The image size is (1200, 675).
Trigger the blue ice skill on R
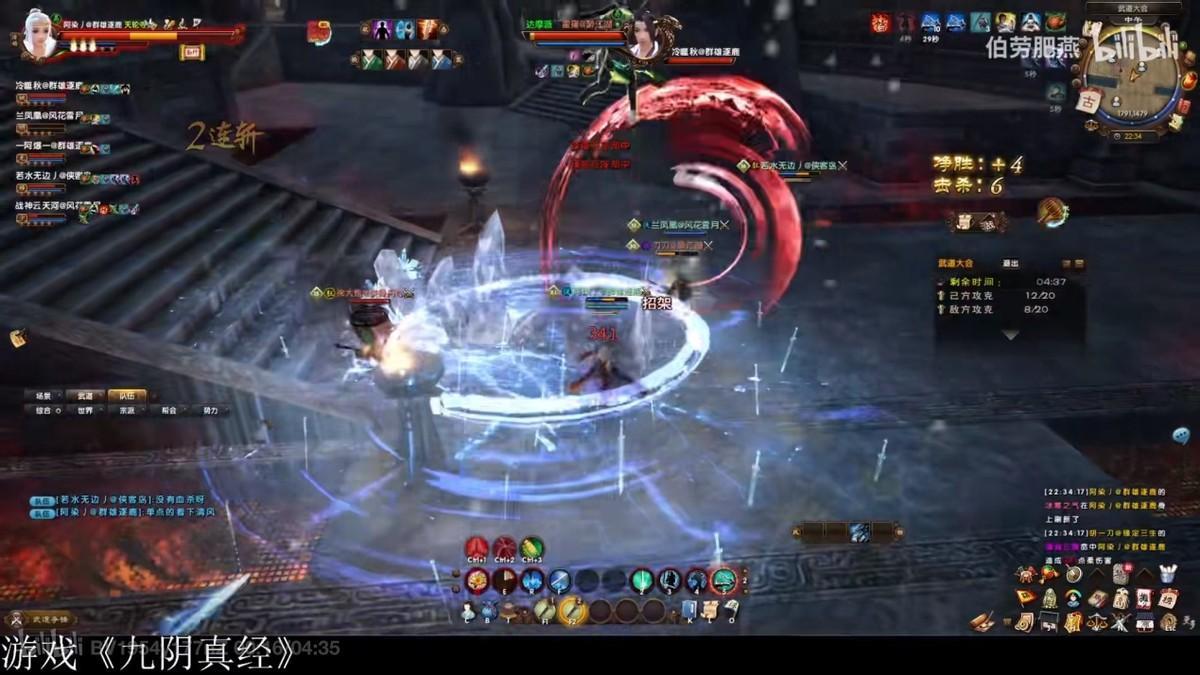(x=533, y=581)
